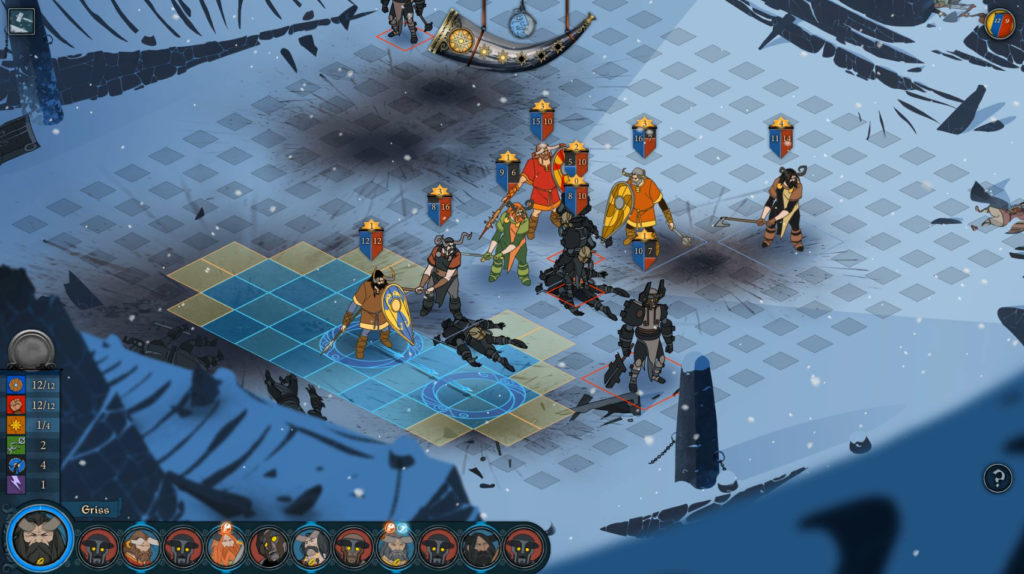
Task: Click the grey stone medallion above stats
Action: point(30,349)
